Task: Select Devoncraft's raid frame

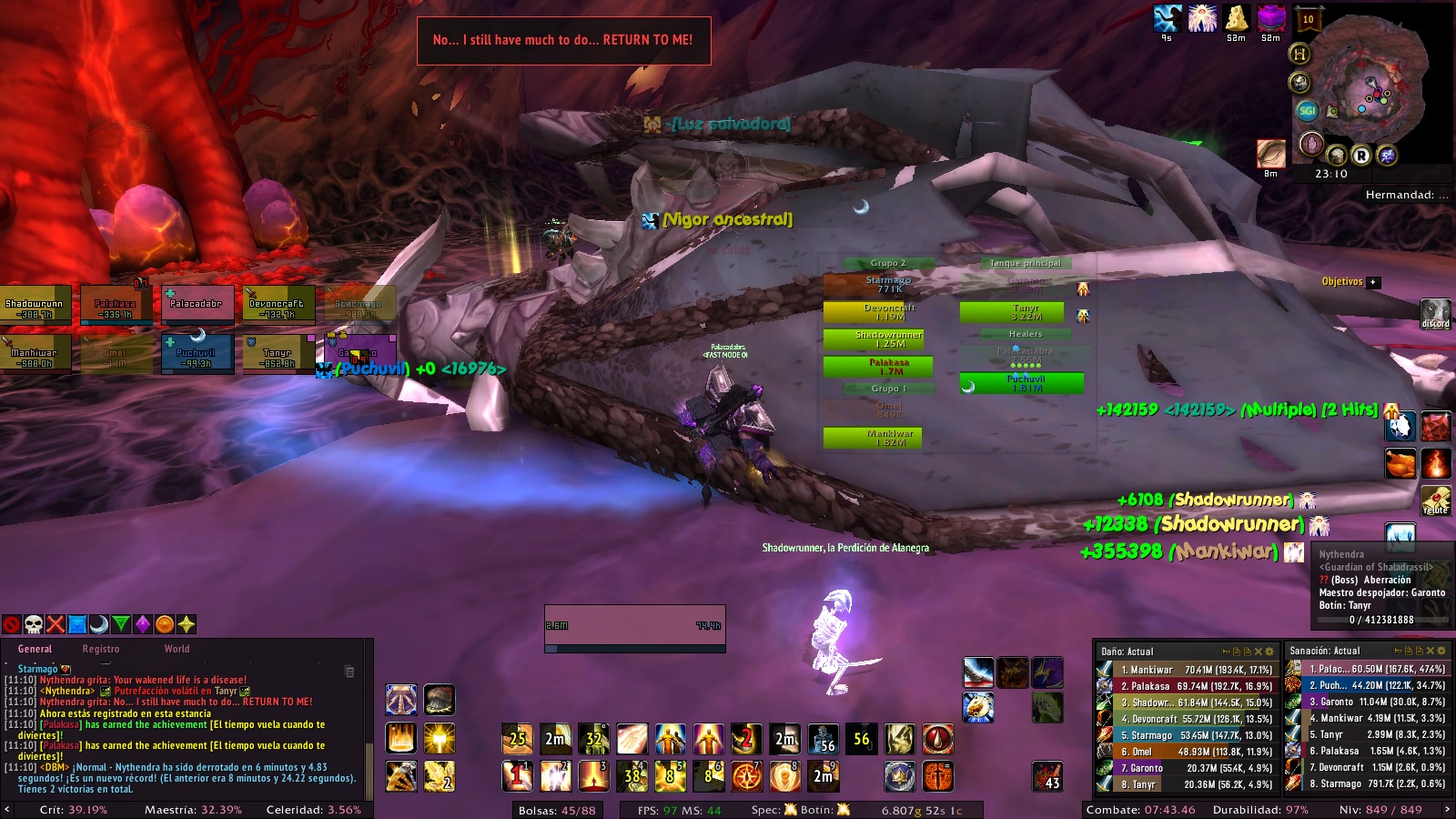Action: point(278,305)
